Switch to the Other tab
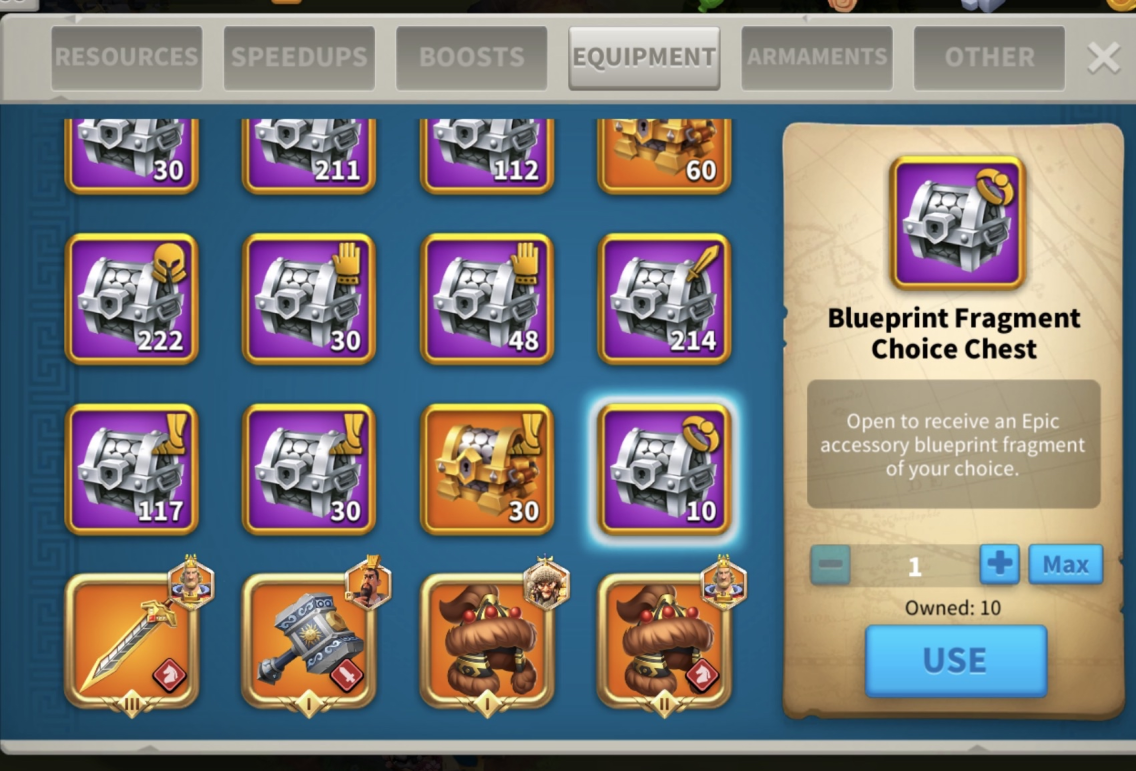This screenshot has width=1136, height=771. (x=989, y=58)
